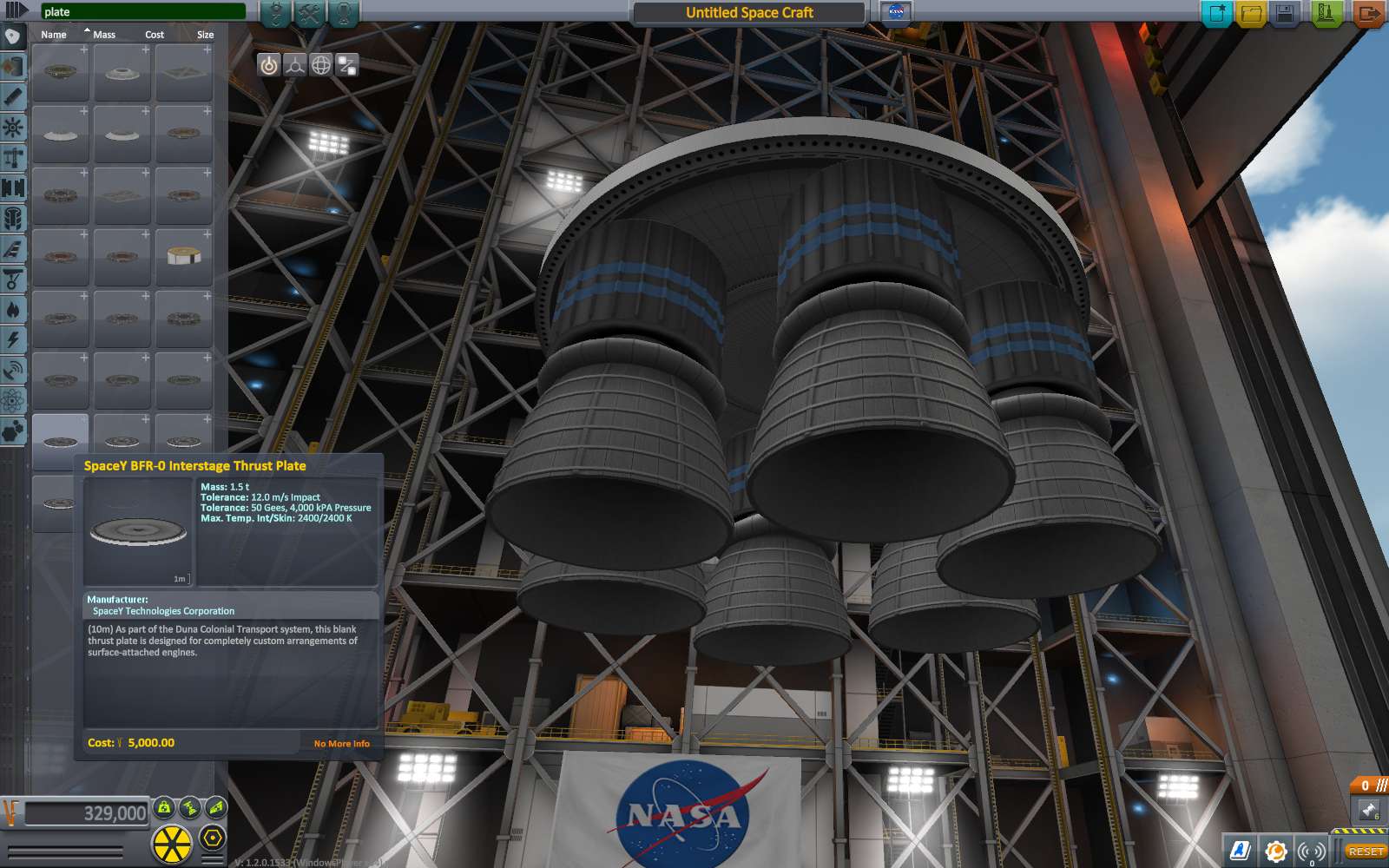Open the craft load folder icon
1389x868 pixels.
(1252, 12)
